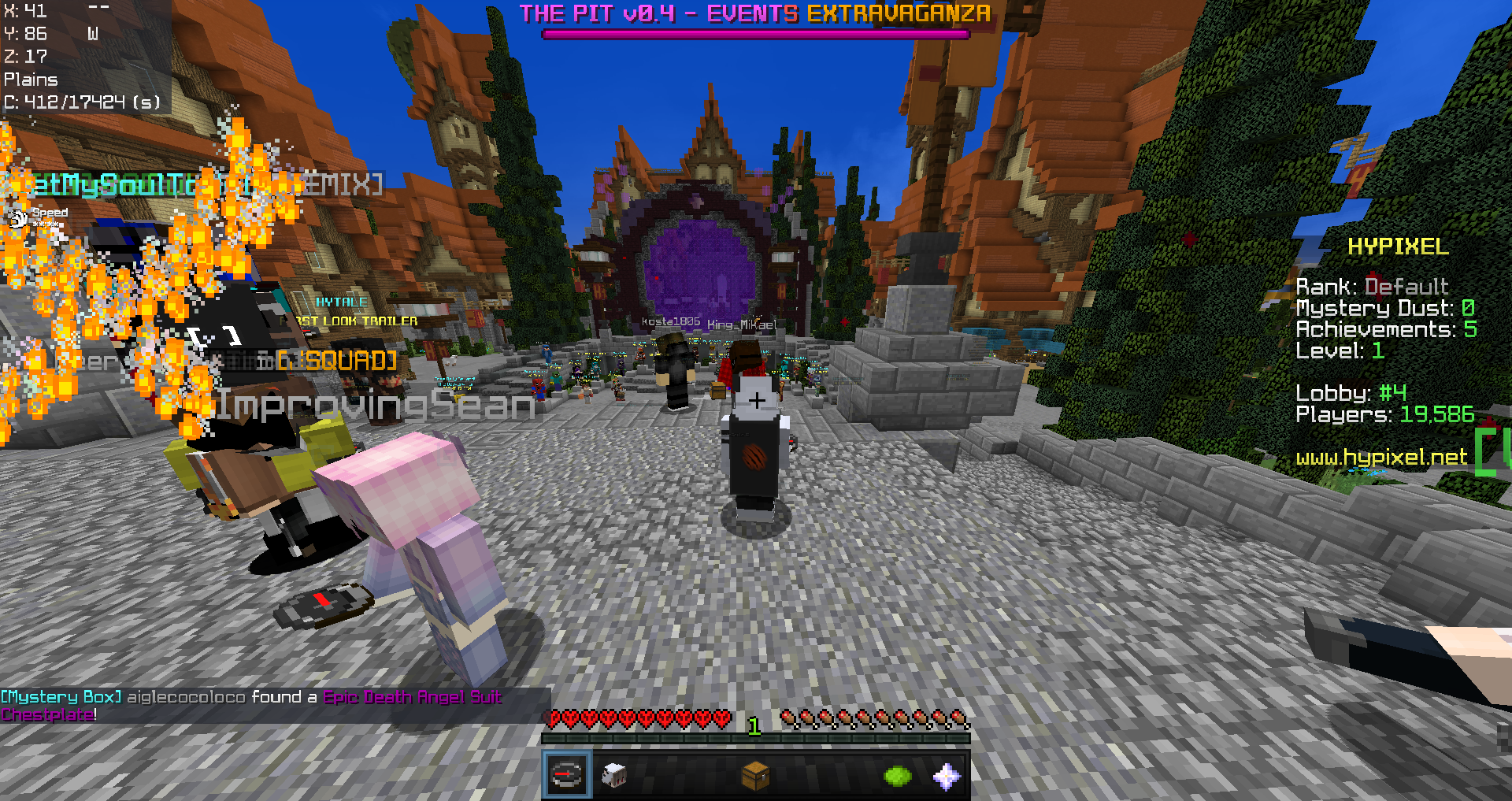Open the www.hypixel.net link on the scoreboard

1380,458
